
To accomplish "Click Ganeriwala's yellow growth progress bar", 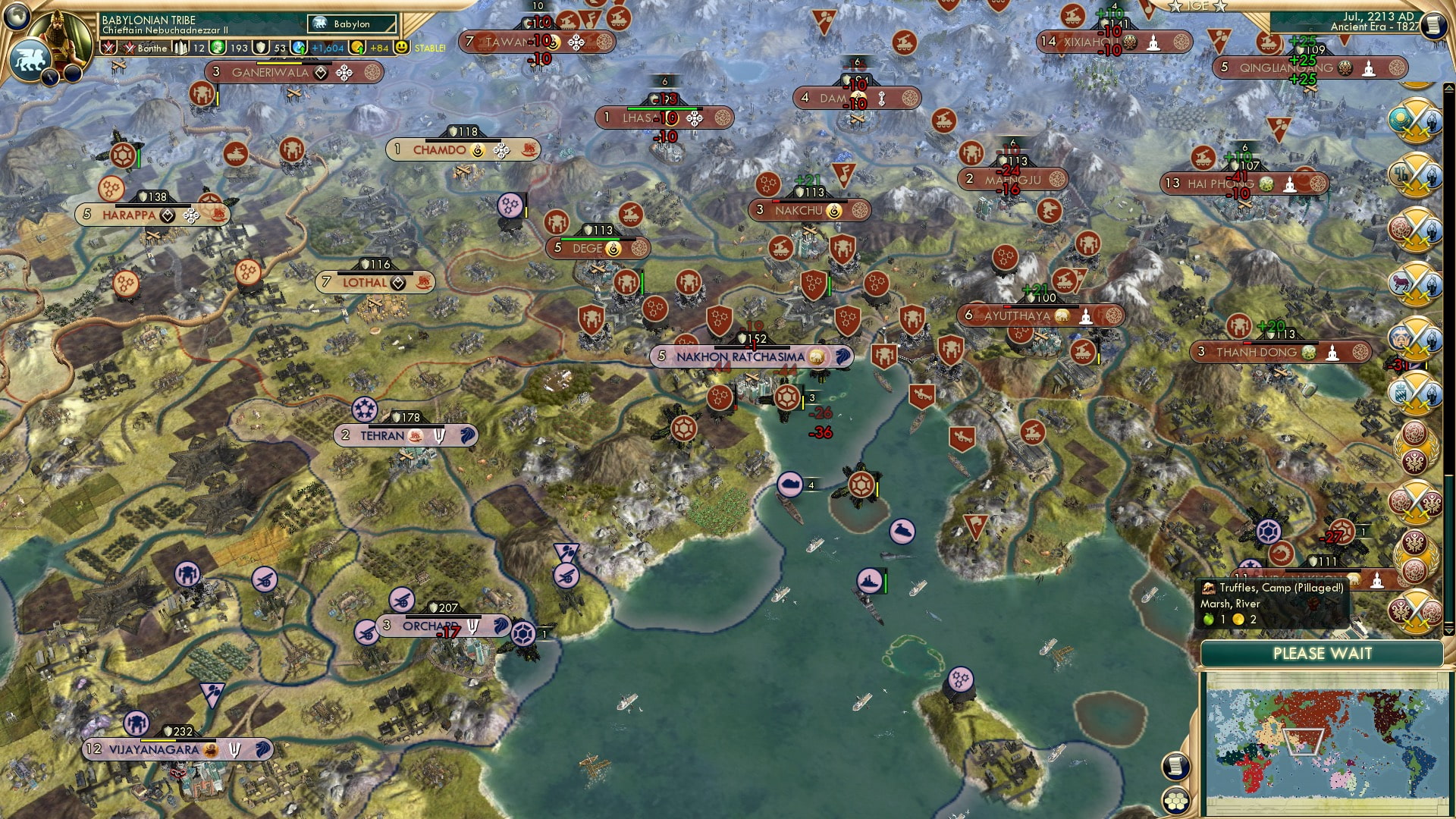I will coord(279,64).
